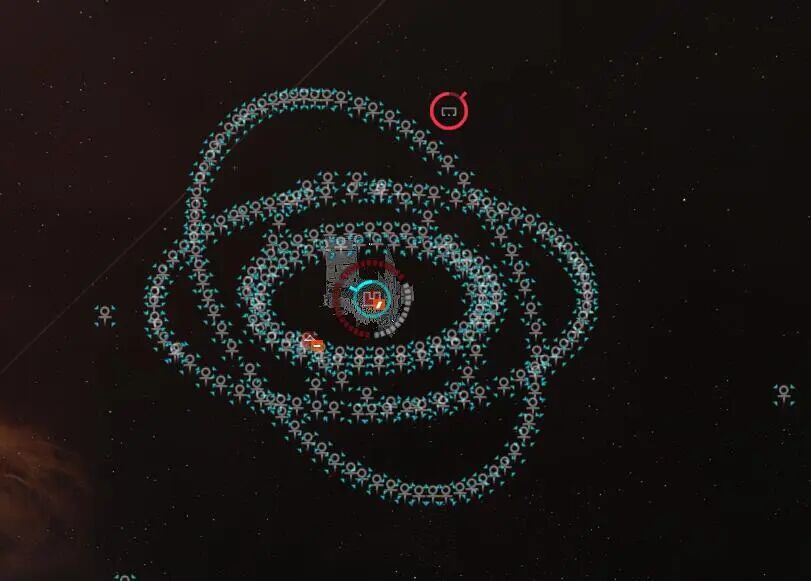Screen dimensions: 811x581
Task: Select the lone drone bracket at far right
Action: click(785, 393)
